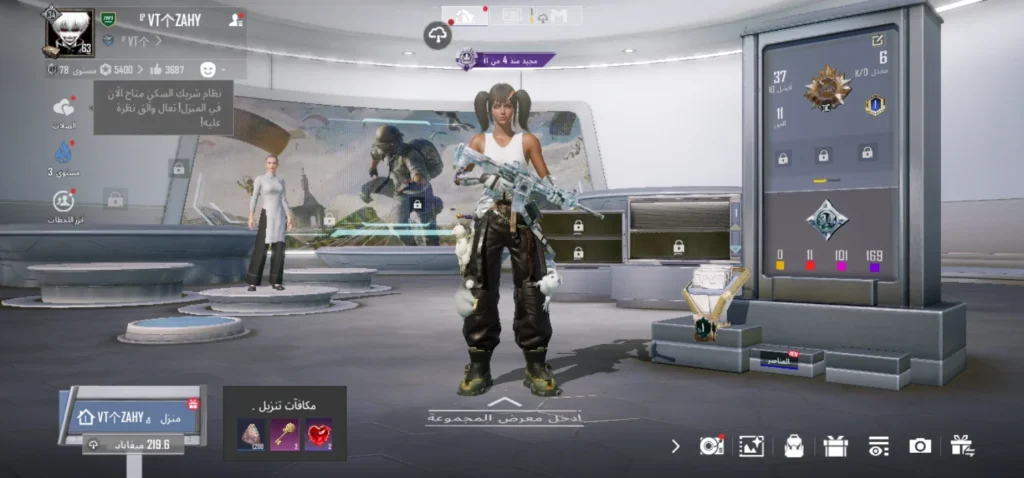Edit the stats panel with pencil icon
Viewport: 1024px width, 478px height.
click(x=877, y=40)
